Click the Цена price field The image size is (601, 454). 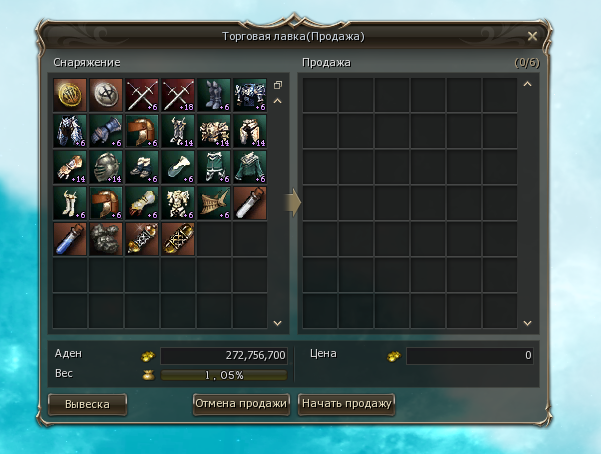click(470, 356)
